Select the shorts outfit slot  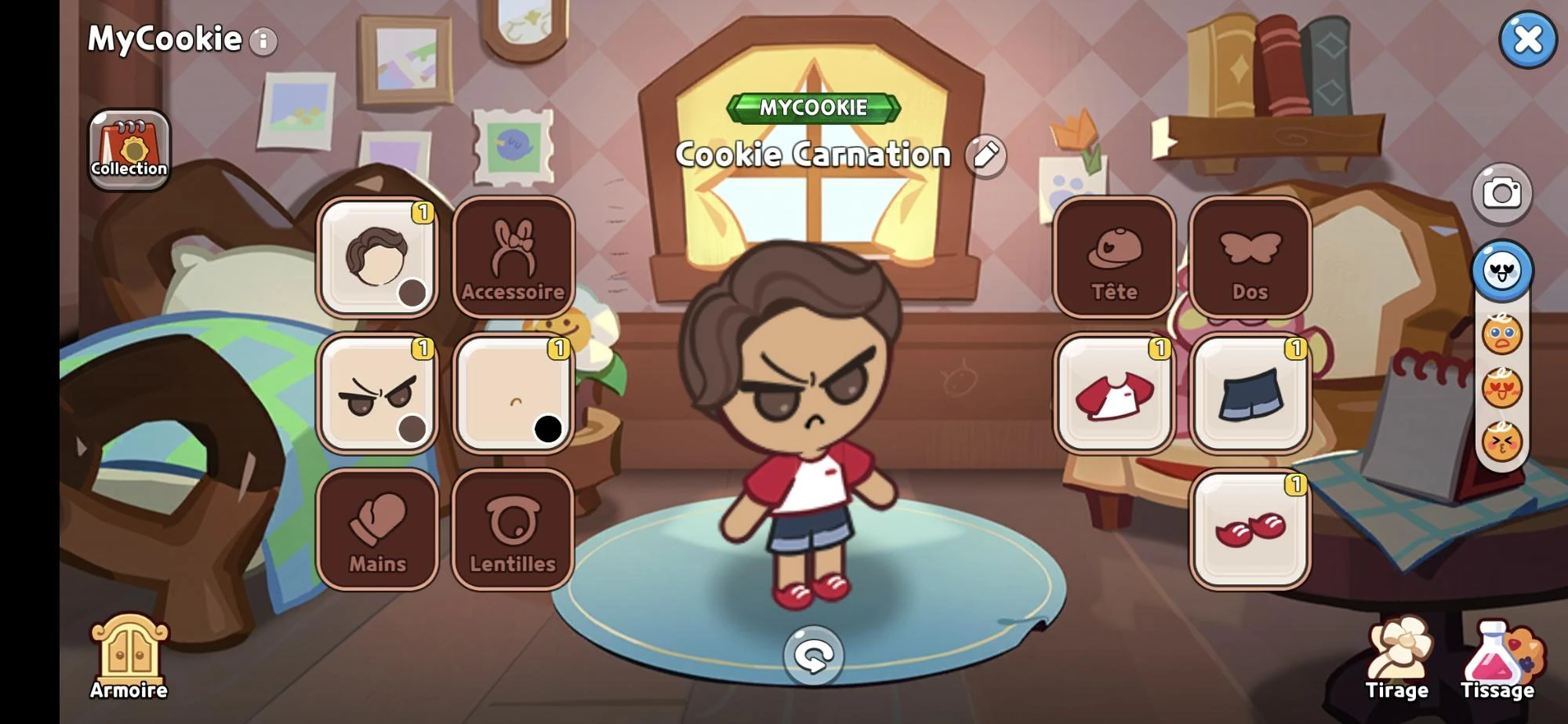[1250, 393]
